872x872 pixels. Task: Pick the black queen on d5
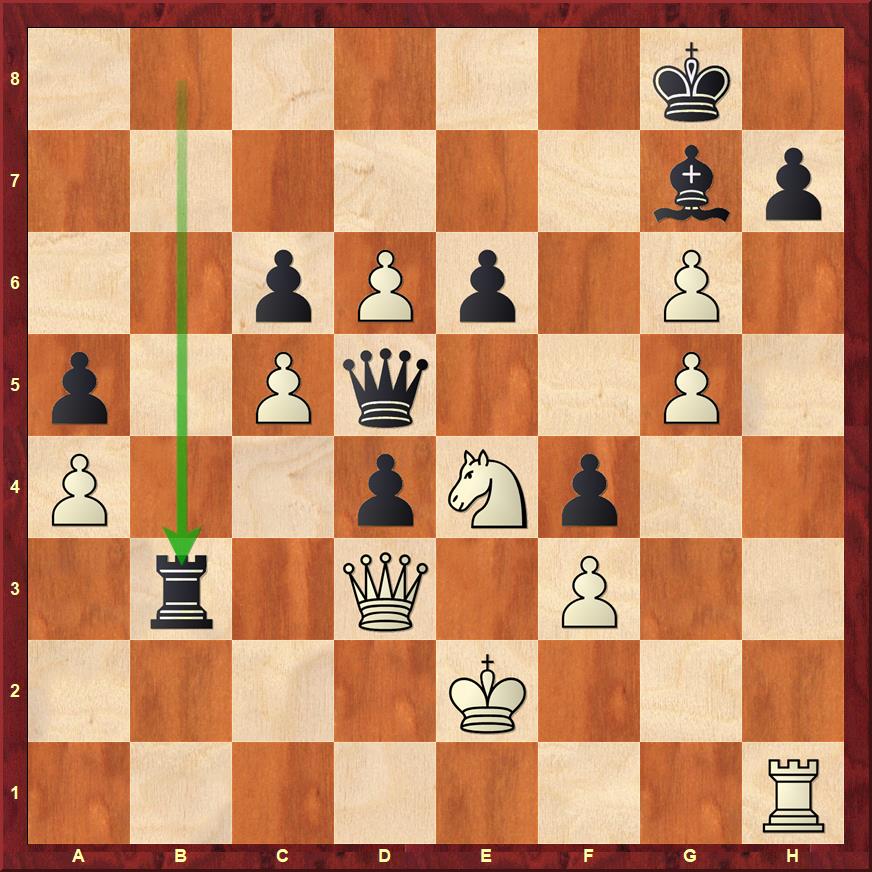[x=385, y=386]
